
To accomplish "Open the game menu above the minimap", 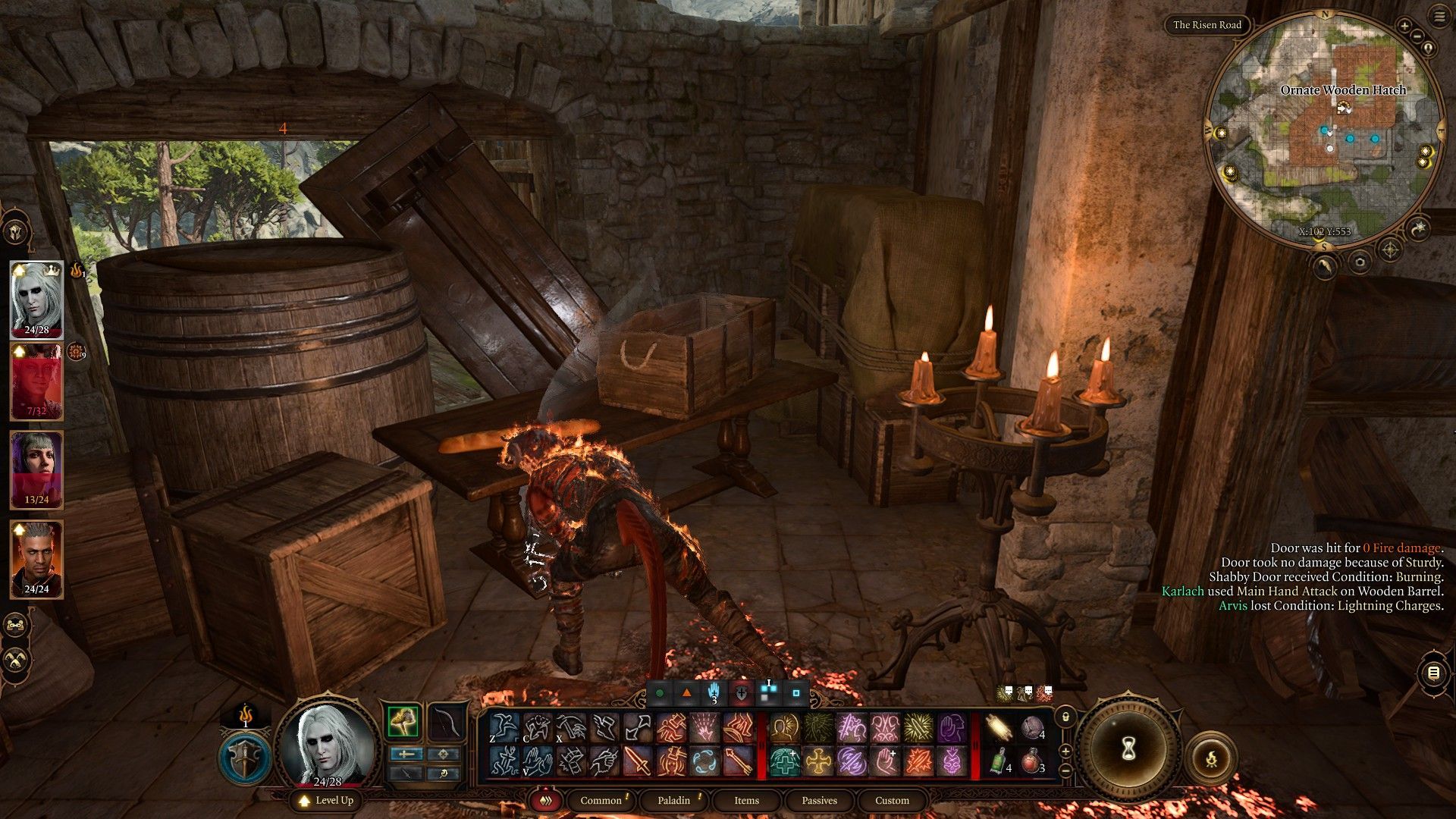I will click(x=1439, y=17).
